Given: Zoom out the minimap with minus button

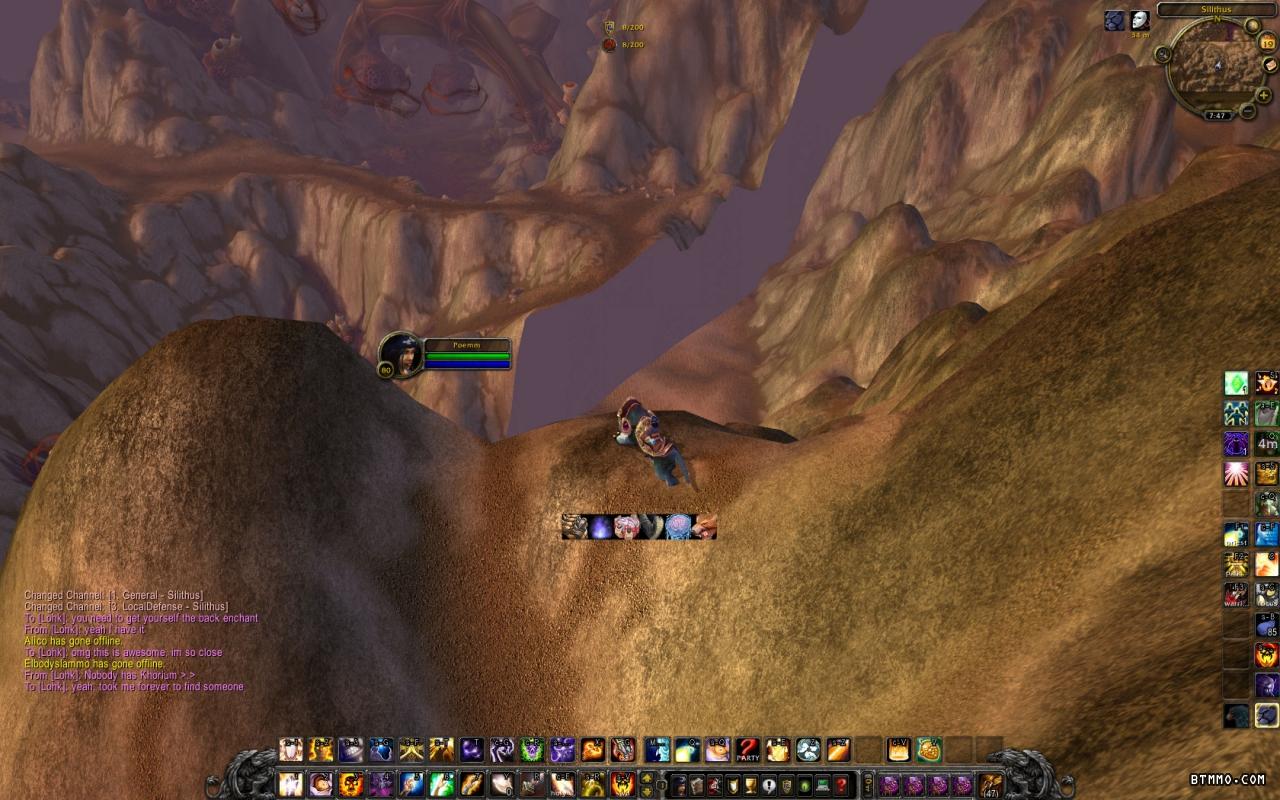Looking at the screenshot, I should point(1248,111).
